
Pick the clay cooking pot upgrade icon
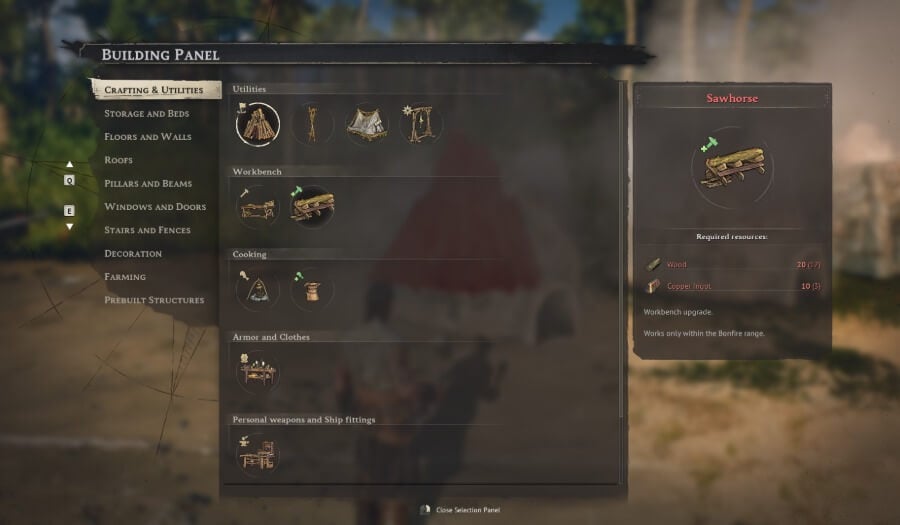(312, 290)
